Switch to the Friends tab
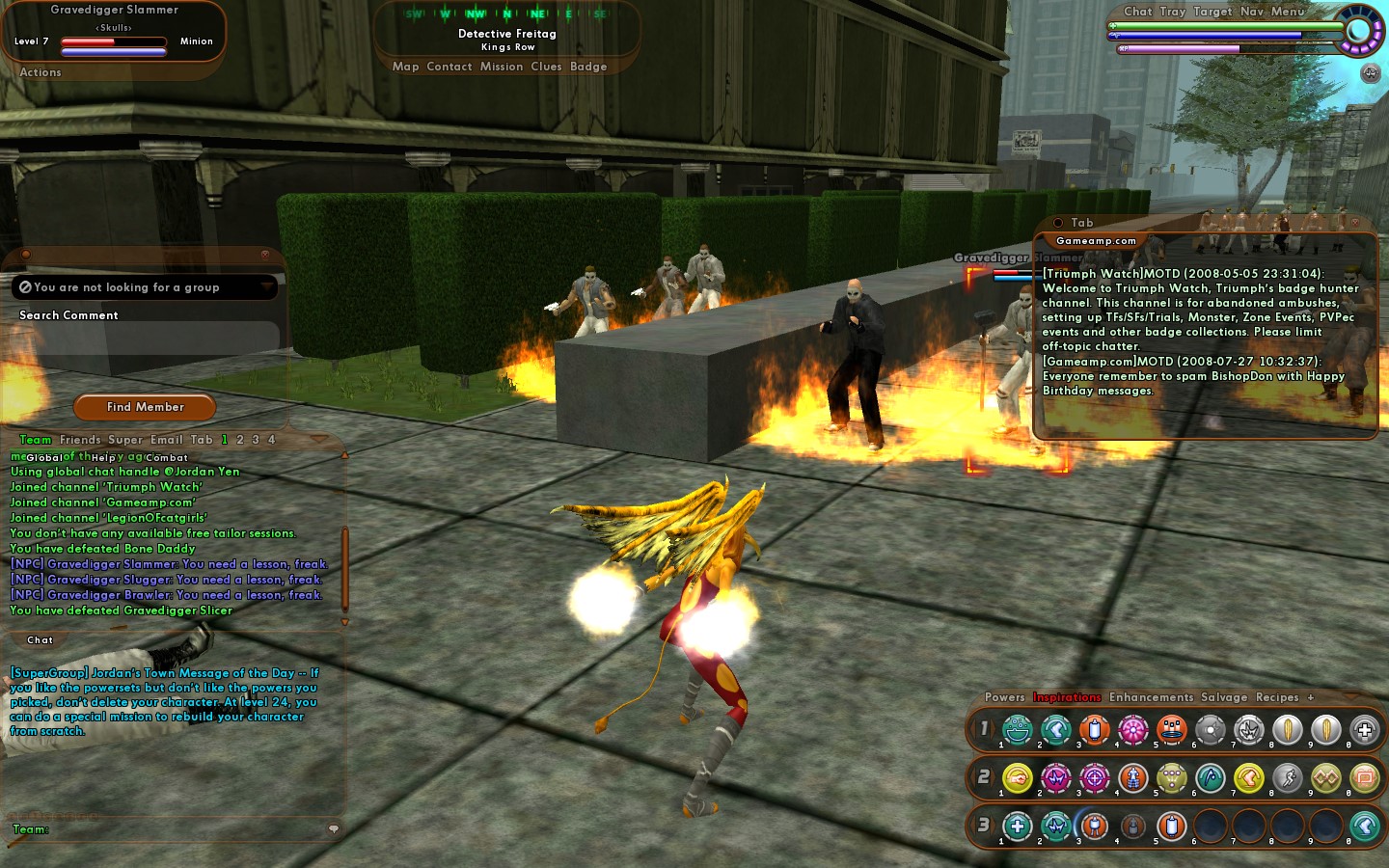The width and height of the screenshot is (1389, 868). coord(80,440)
